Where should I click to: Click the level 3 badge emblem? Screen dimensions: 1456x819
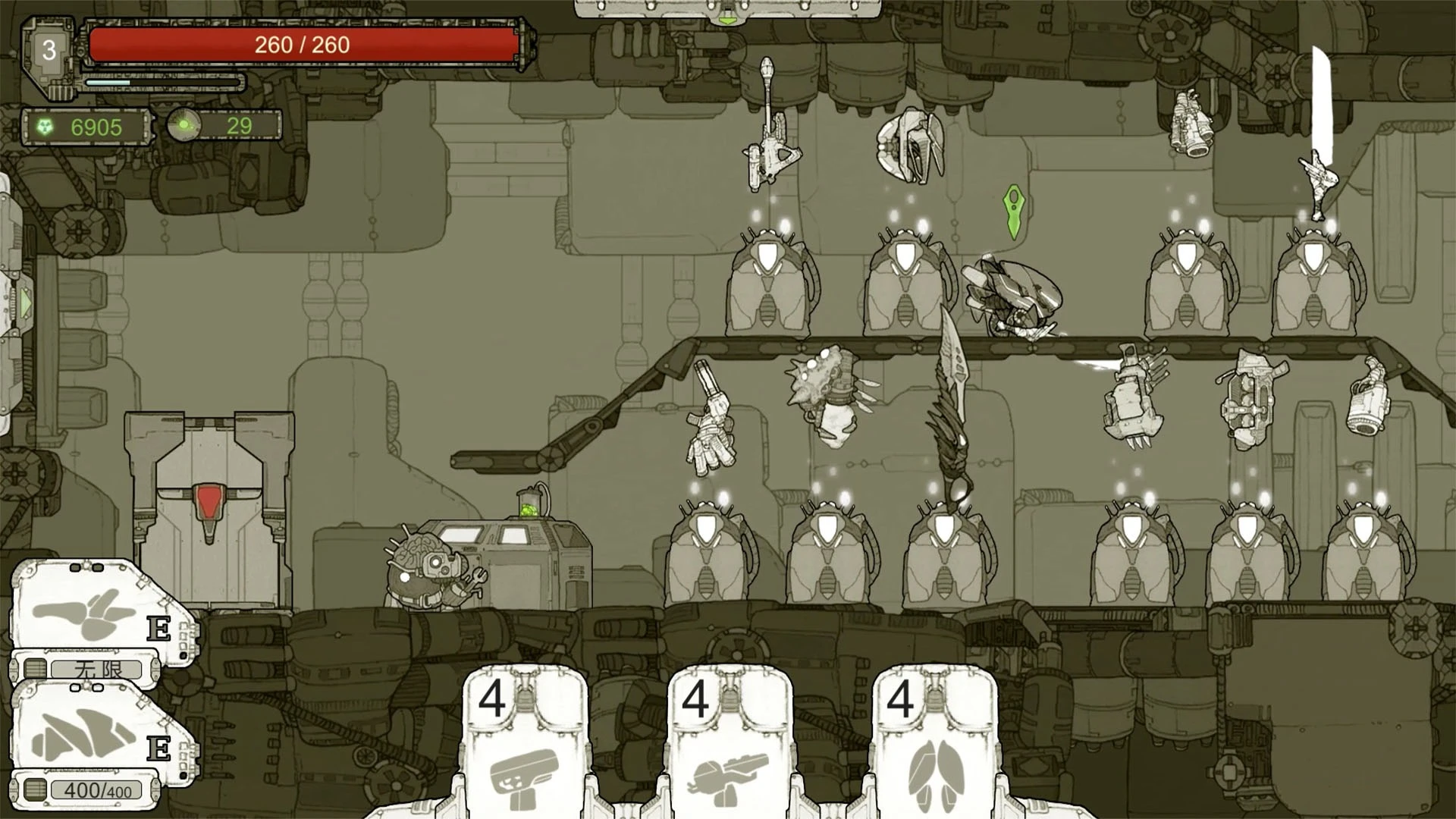click(x=49, y=49)
